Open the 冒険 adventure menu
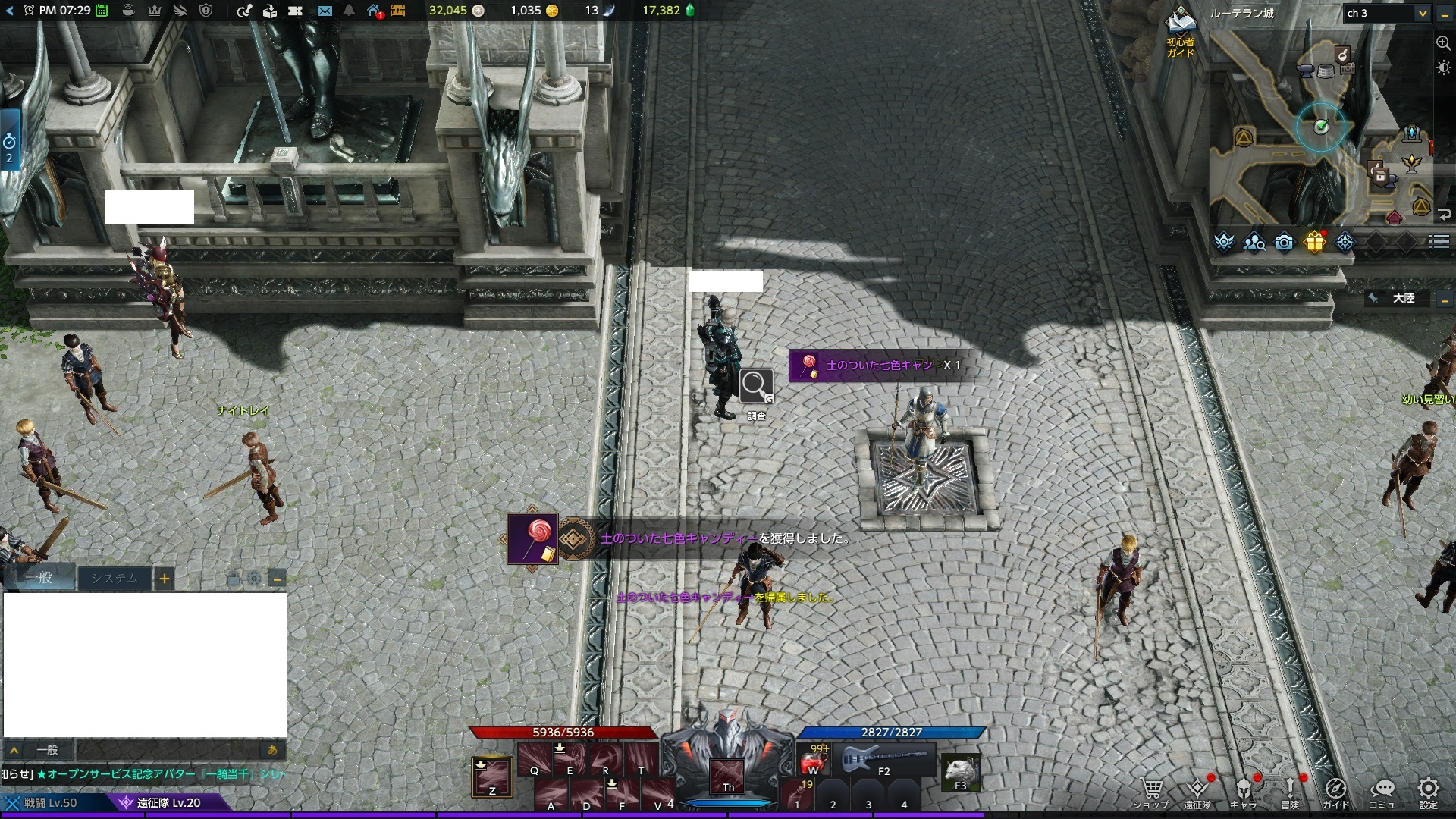This screenshot has width=1456, height=819. (1290, 791)
